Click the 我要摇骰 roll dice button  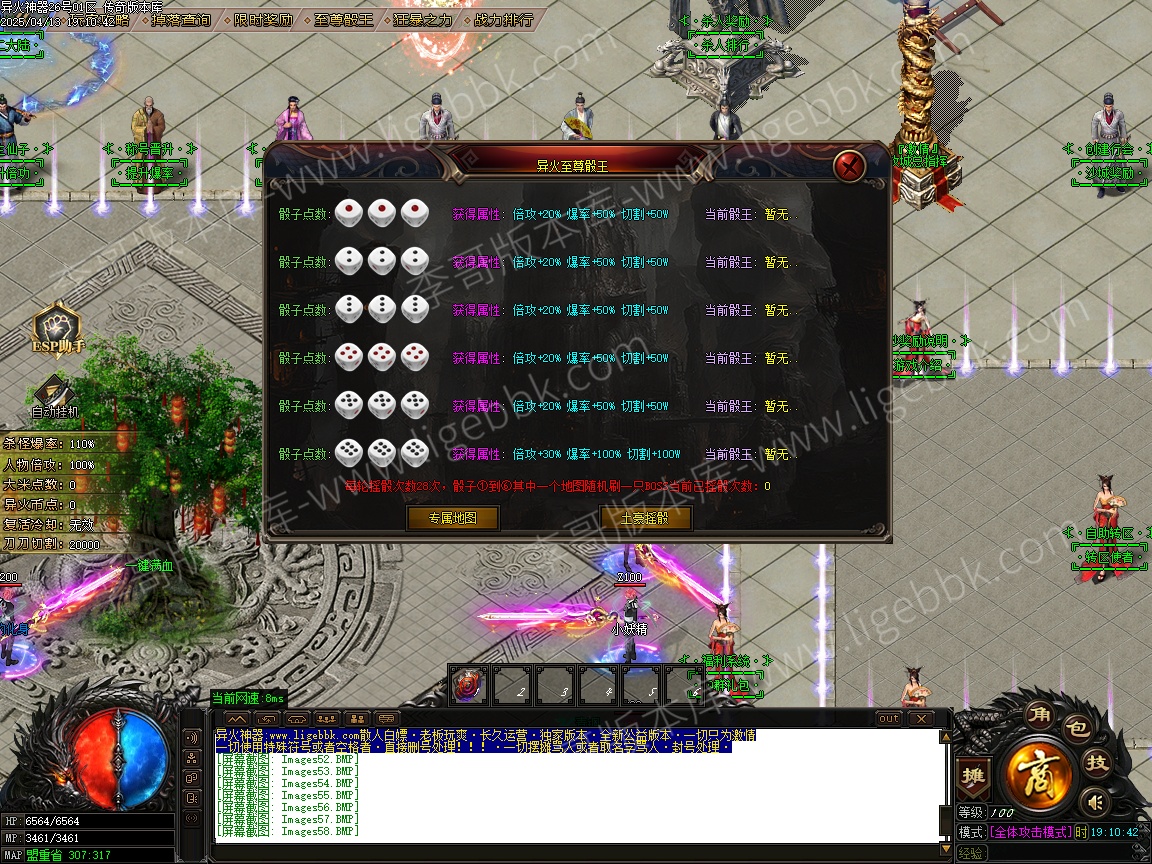646,518
